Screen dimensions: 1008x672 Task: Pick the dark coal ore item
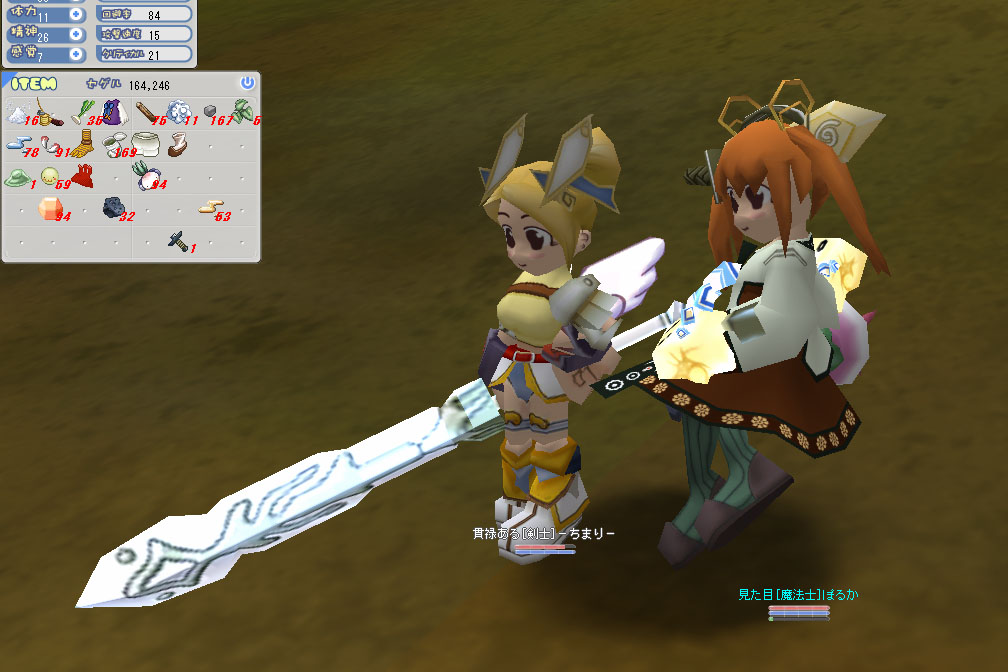tap(113, 208)
